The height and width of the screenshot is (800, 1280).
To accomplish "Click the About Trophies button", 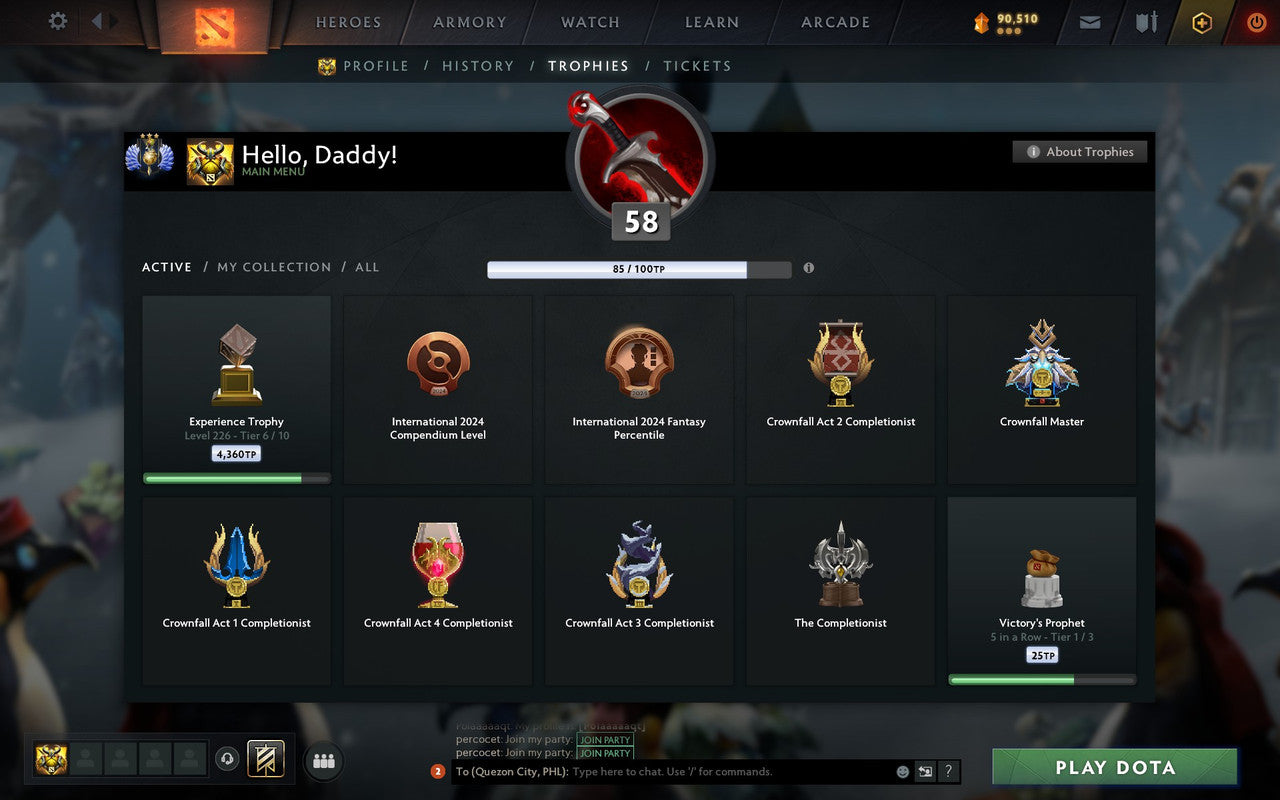I will [1080, 151].
